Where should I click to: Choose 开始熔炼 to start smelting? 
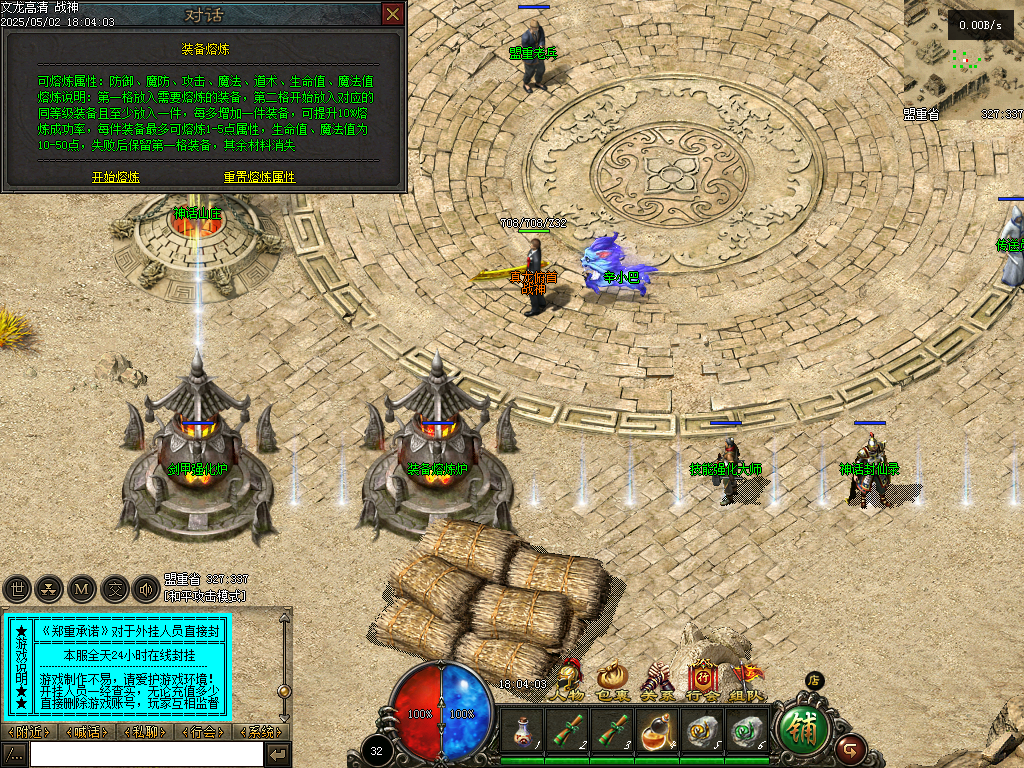(116, 177)
